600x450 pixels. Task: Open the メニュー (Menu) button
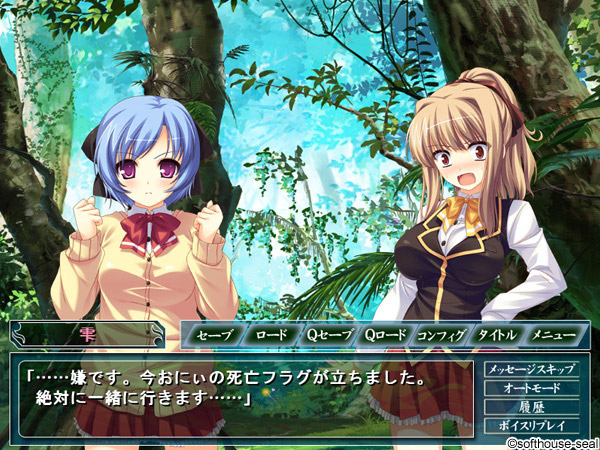[x=553, y=335]
